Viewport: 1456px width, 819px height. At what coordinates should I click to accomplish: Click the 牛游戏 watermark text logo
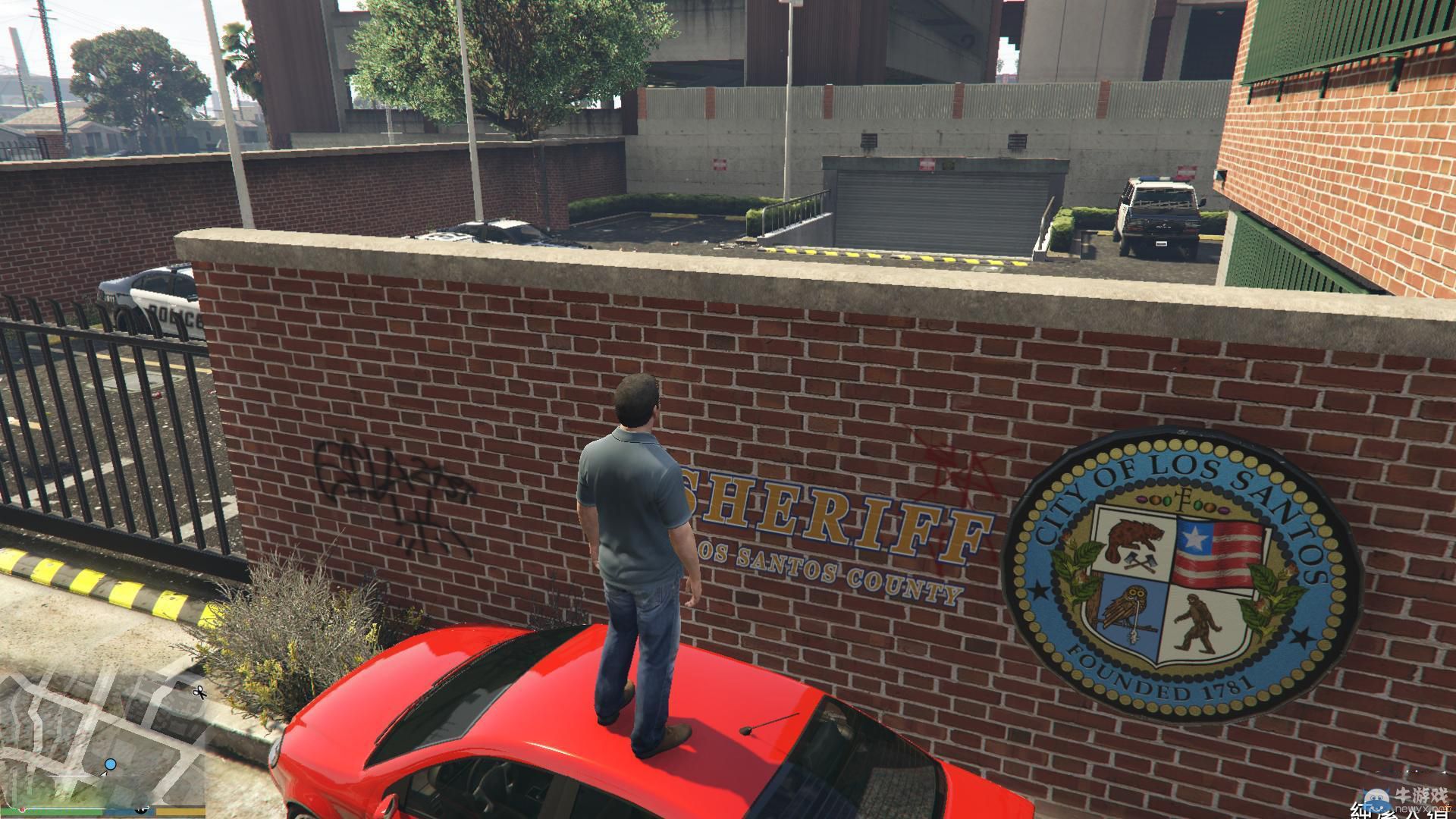1422,795
